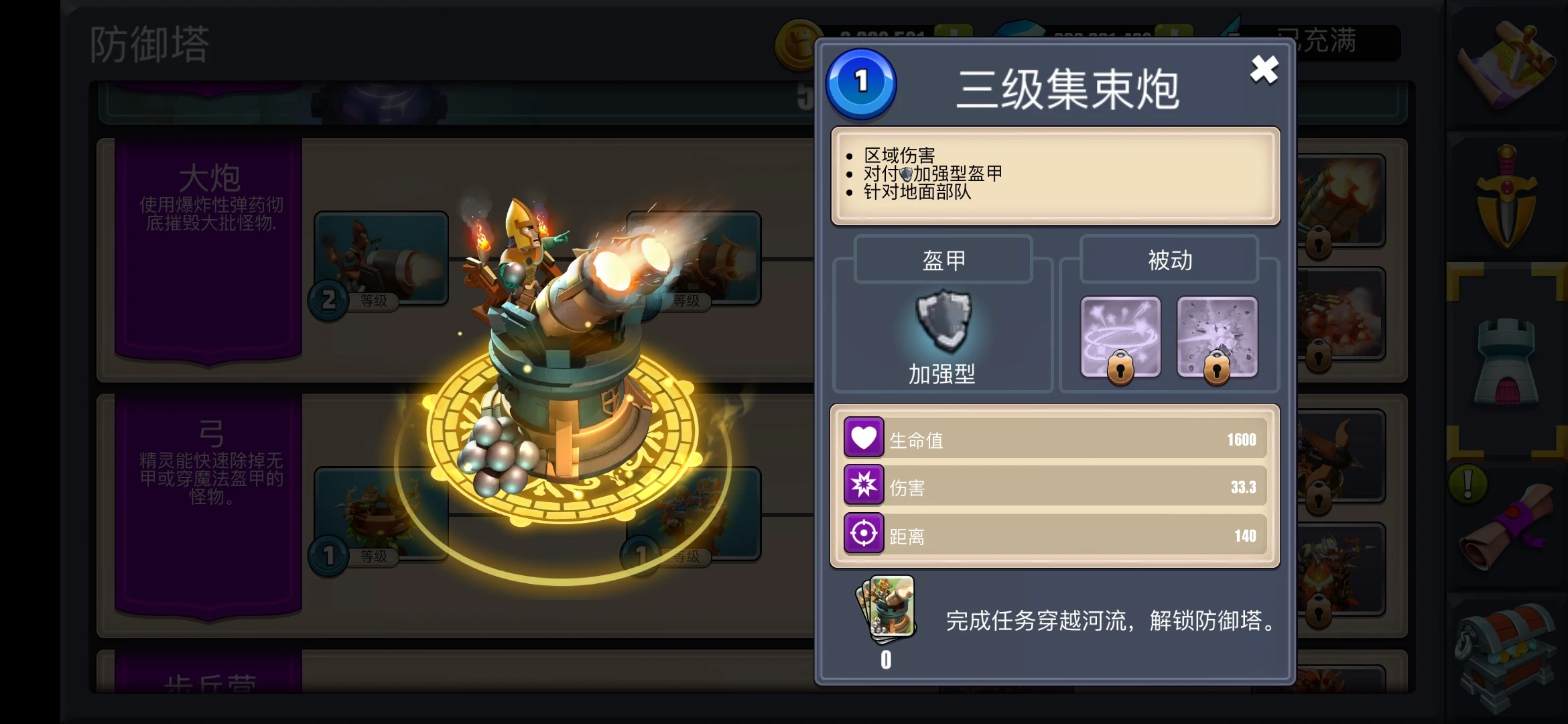Select the locked shatter passive skill
The height and width of the screenshot is (724, 1568).
point(1217,337)
